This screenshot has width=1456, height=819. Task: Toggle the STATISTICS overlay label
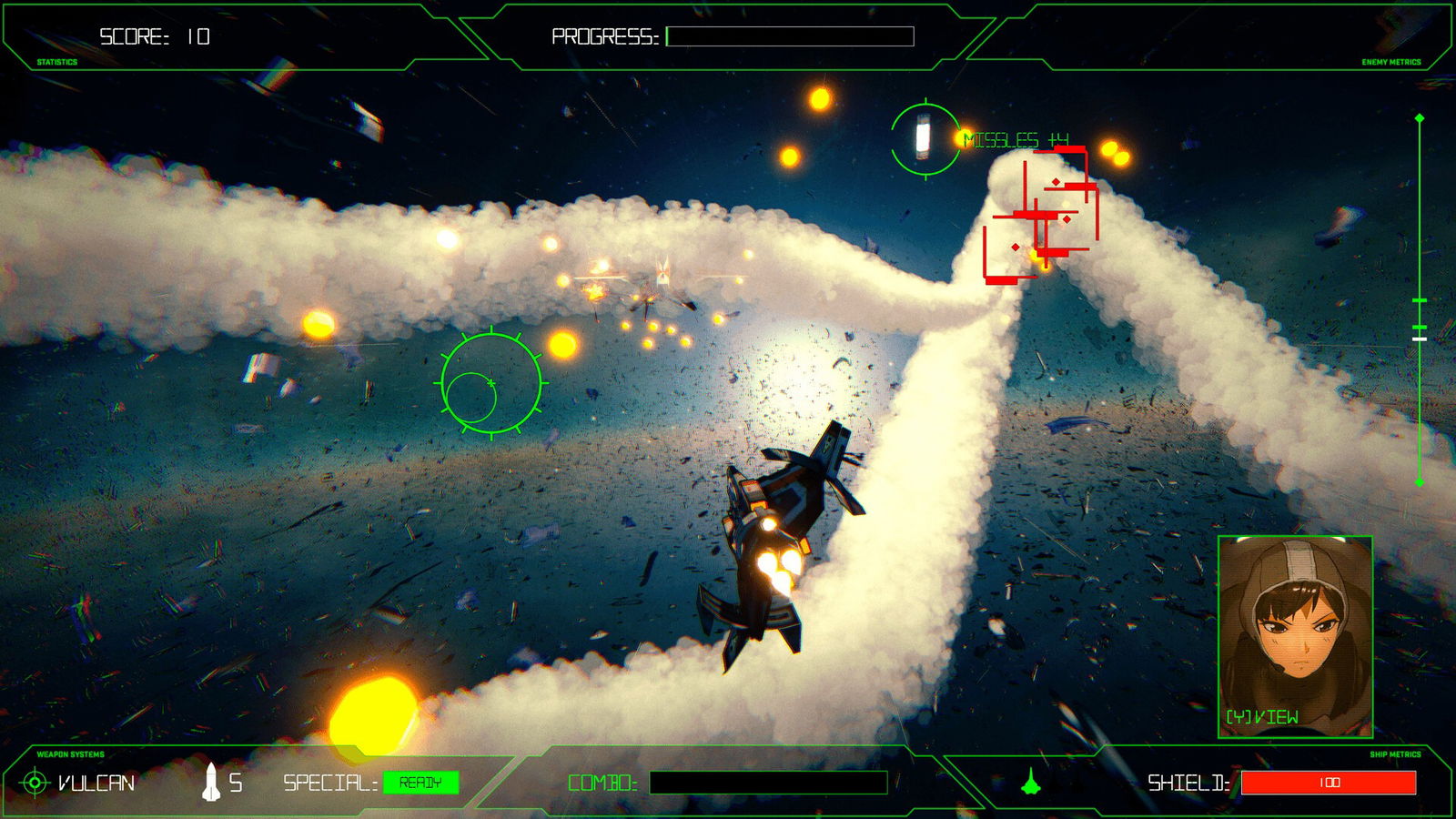click(x=56, y=63)
